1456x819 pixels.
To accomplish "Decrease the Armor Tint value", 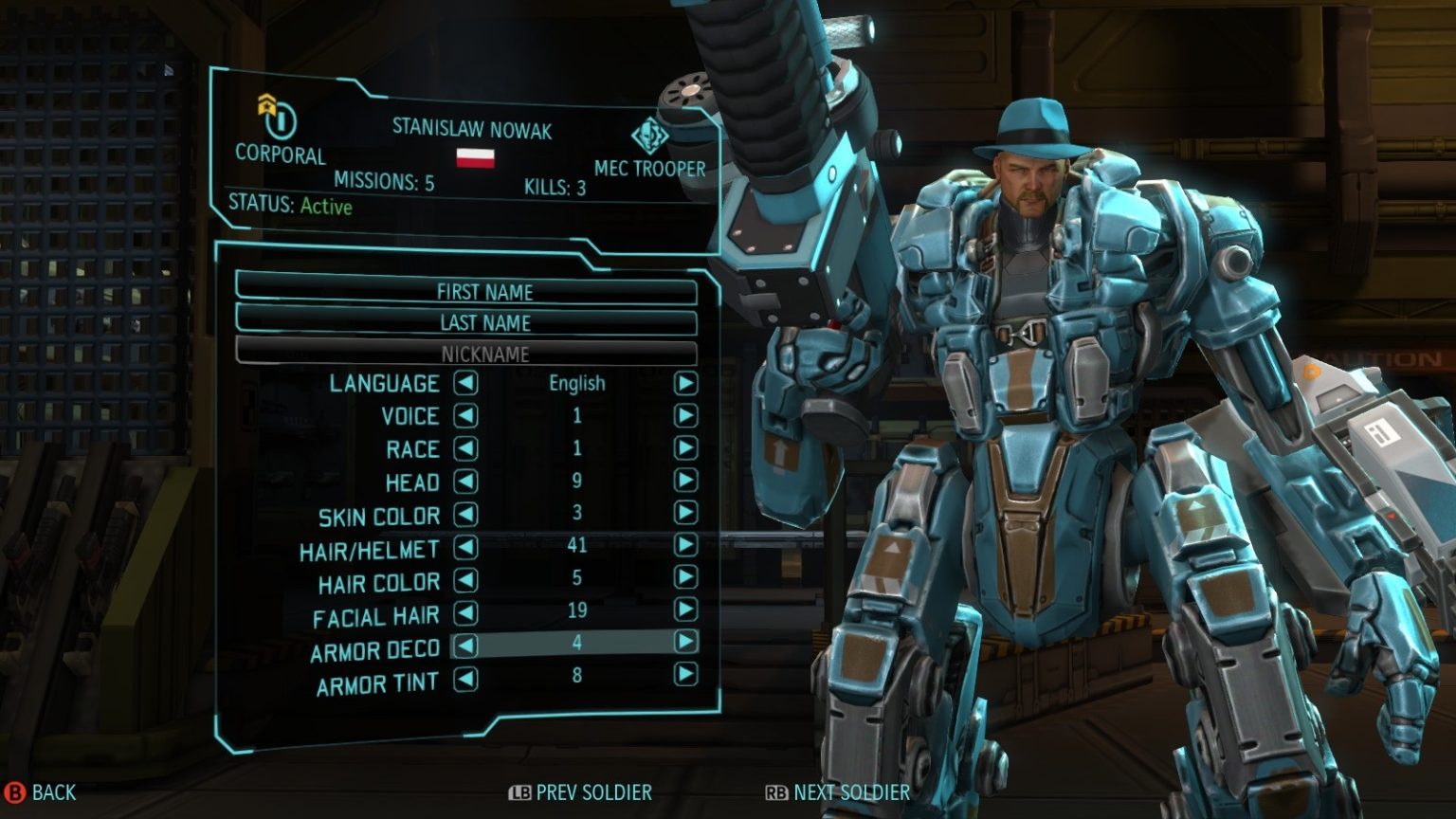I will (465, 678).
